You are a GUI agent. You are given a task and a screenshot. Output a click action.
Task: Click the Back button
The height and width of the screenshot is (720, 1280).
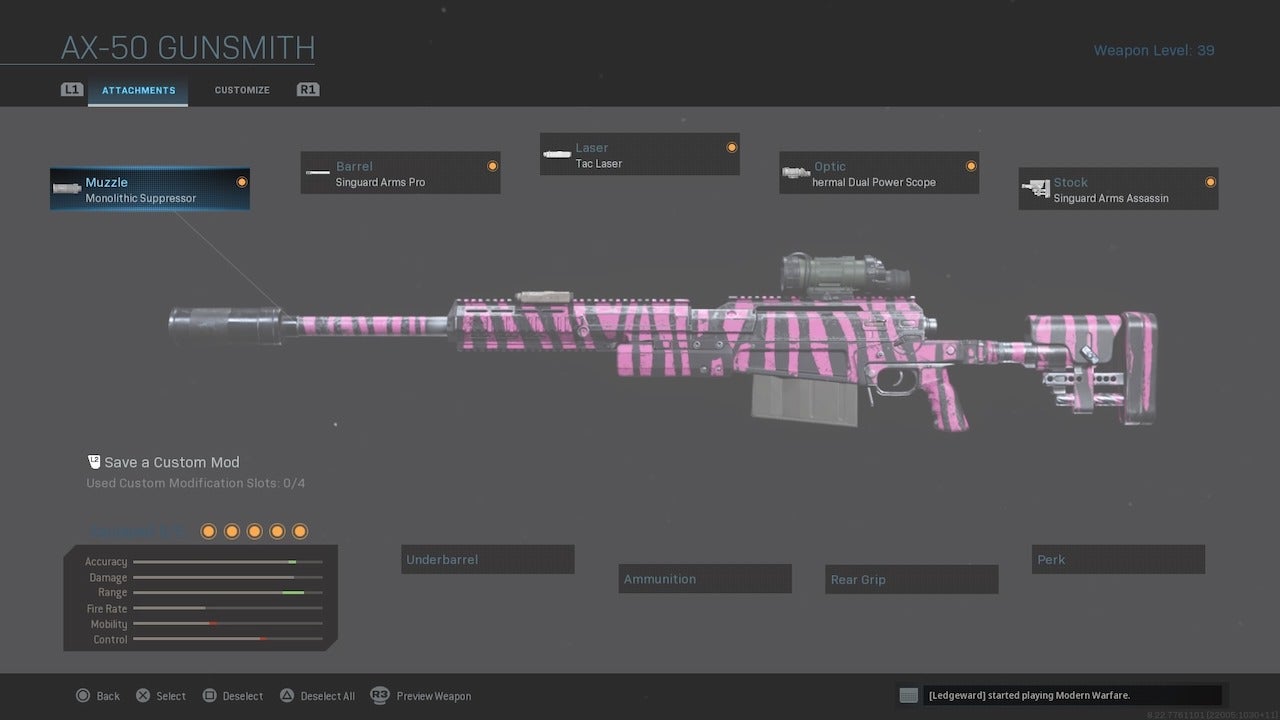tap(98, 695)
